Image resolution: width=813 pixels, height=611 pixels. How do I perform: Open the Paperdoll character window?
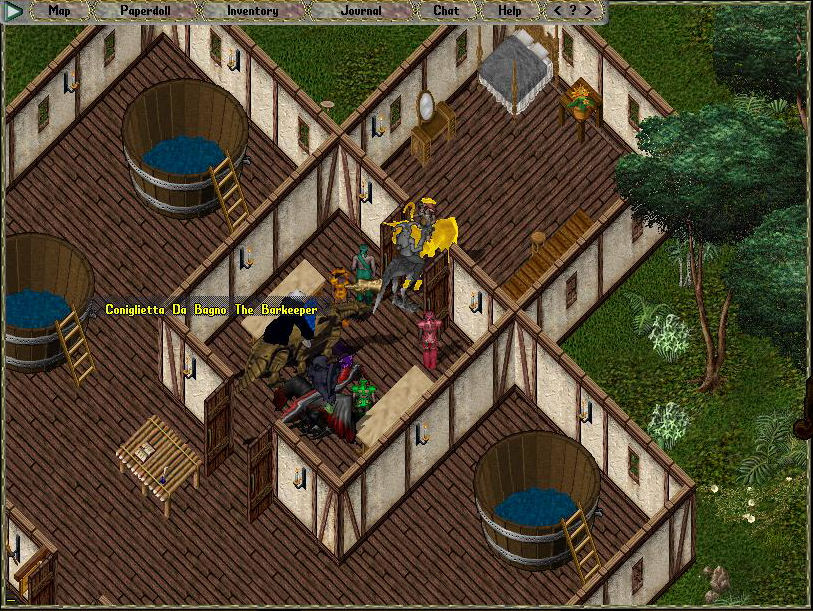coord(146,11)
